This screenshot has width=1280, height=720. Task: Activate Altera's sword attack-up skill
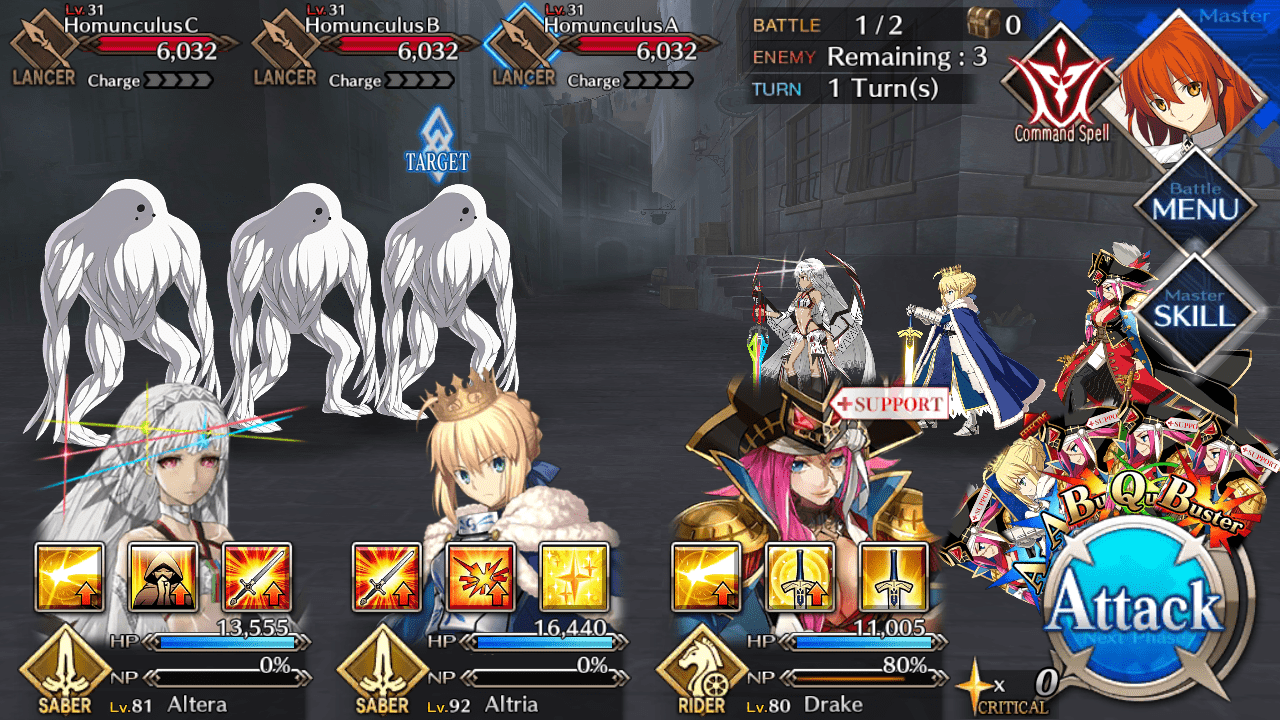[256, 577]
